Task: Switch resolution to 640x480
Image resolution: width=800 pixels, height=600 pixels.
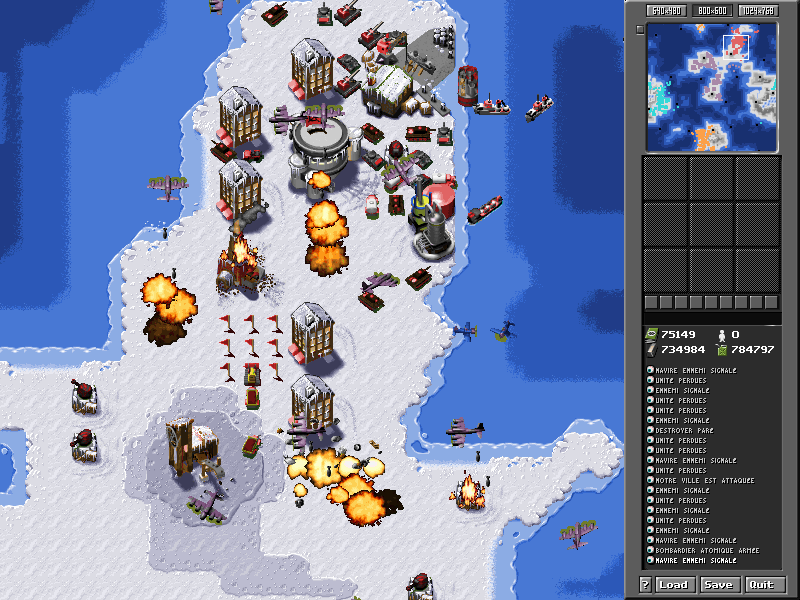Action: coord(664,11)
